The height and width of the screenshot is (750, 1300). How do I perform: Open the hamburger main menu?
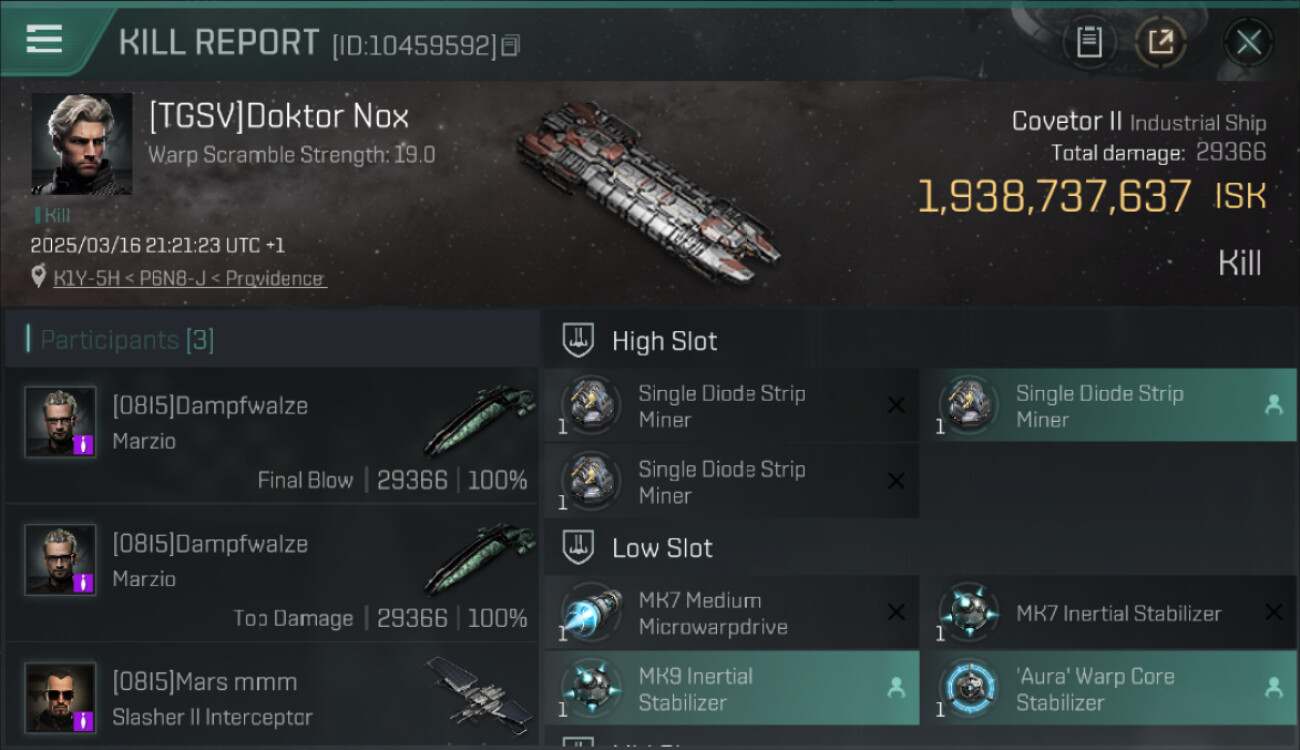(44, 40)
